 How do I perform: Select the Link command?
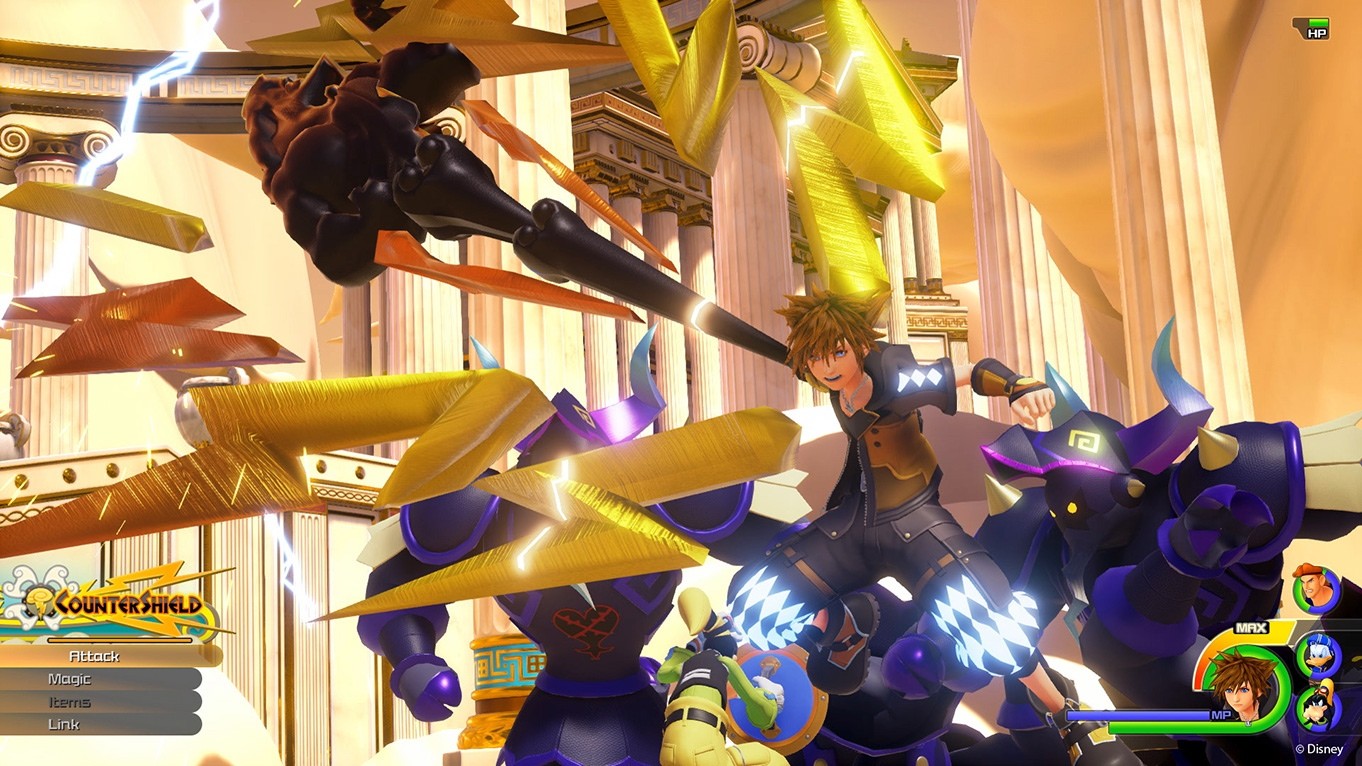tap(63, 723)
